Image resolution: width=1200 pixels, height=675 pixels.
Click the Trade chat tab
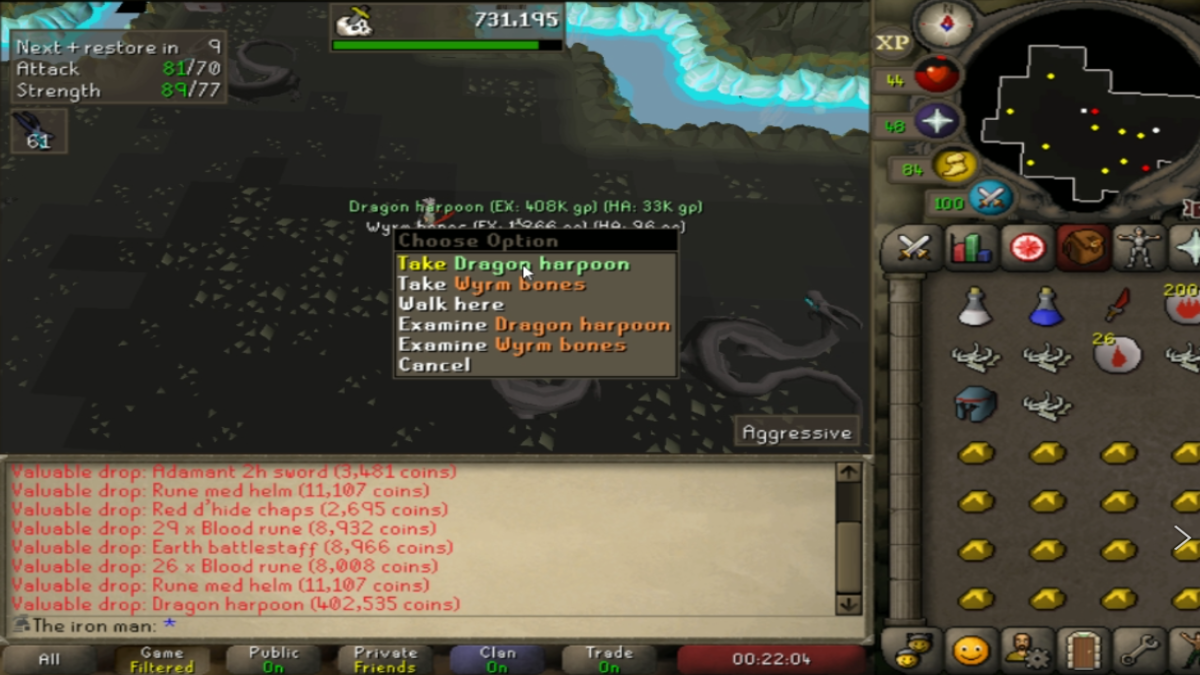click(x=609, y=659)
